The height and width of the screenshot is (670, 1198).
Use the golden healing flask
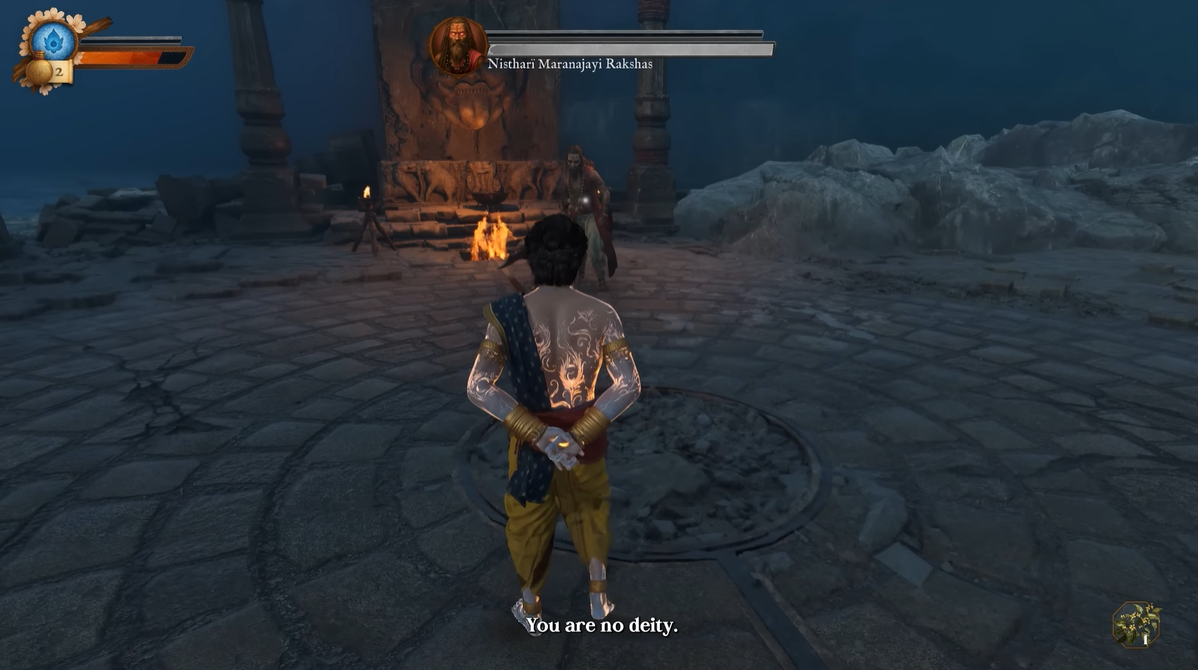click(x=42, y=72)
